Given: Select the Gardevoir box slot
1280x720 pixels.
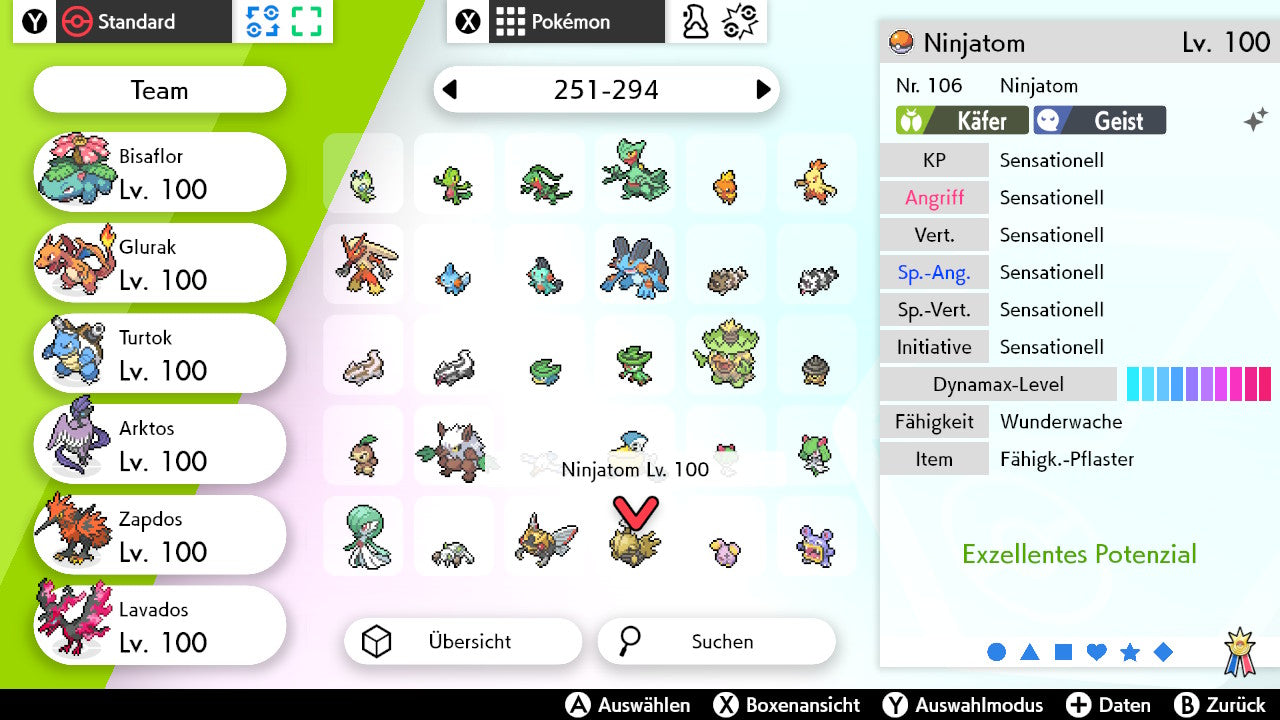Looking at the screenshot, I should coord(363,537).
